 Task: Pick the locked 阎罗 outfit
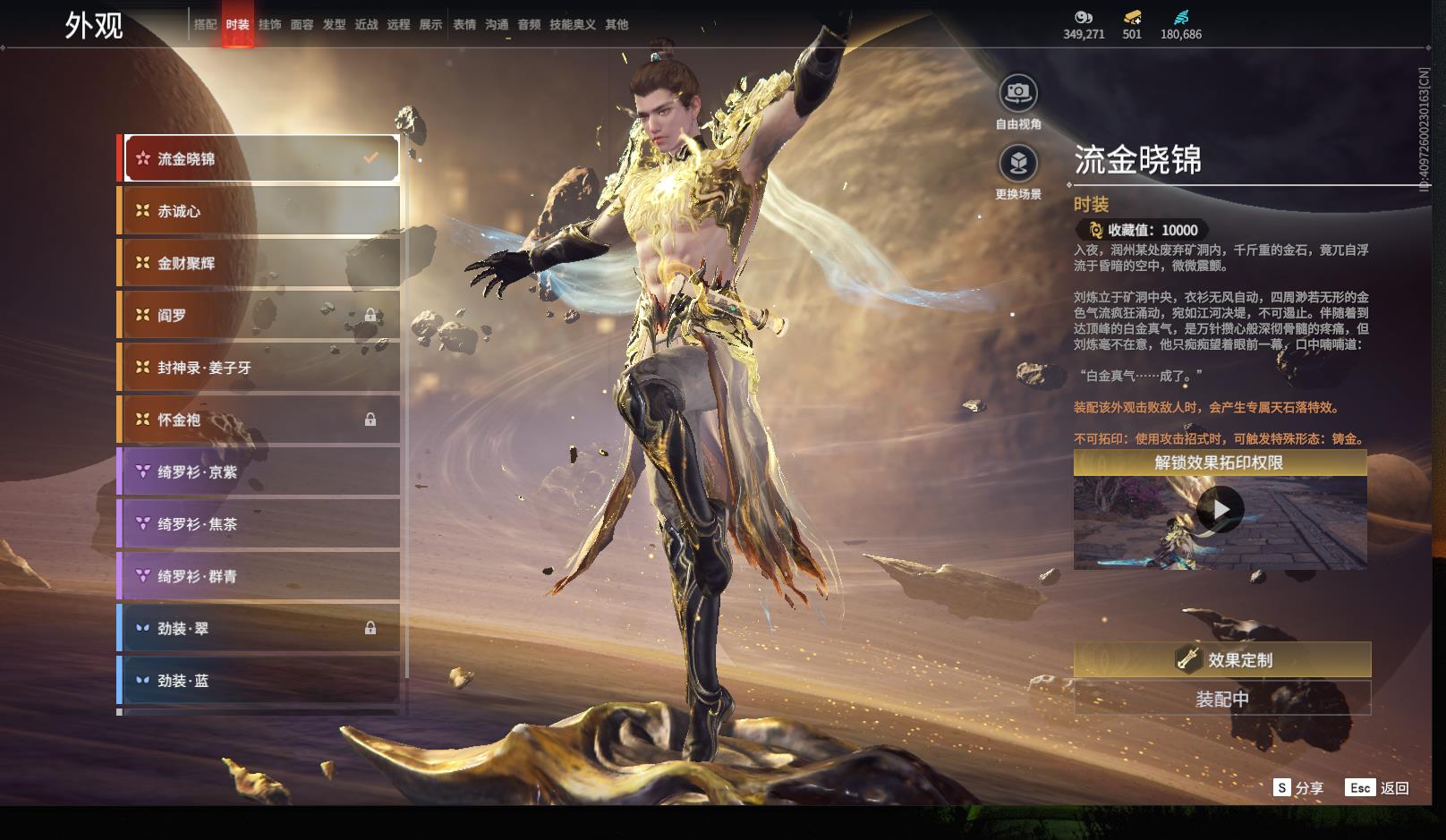(x=259, y=315)
